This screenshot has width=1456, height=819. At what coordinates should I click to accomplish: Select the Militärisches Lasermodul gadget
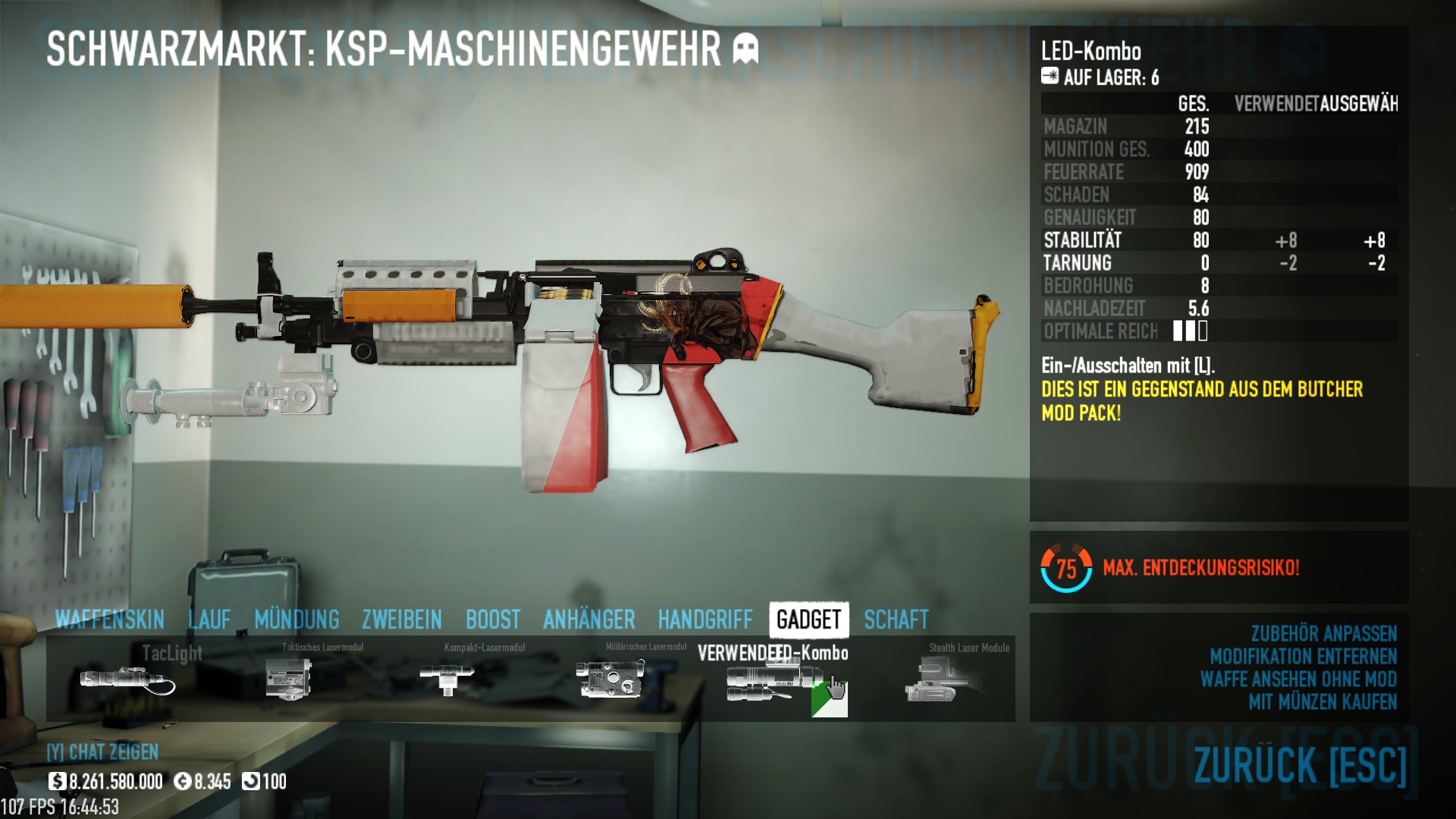(610, 677)
